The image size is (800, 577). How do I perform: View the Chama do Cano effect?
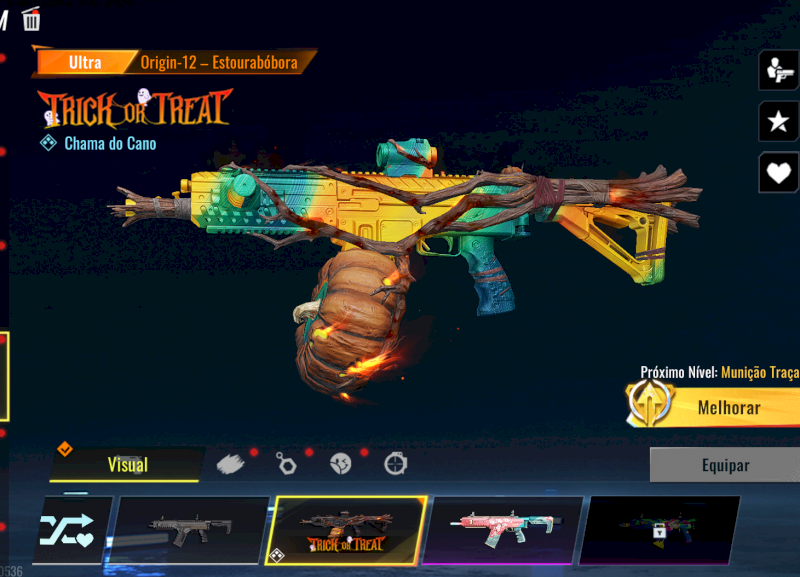[110, 143]
